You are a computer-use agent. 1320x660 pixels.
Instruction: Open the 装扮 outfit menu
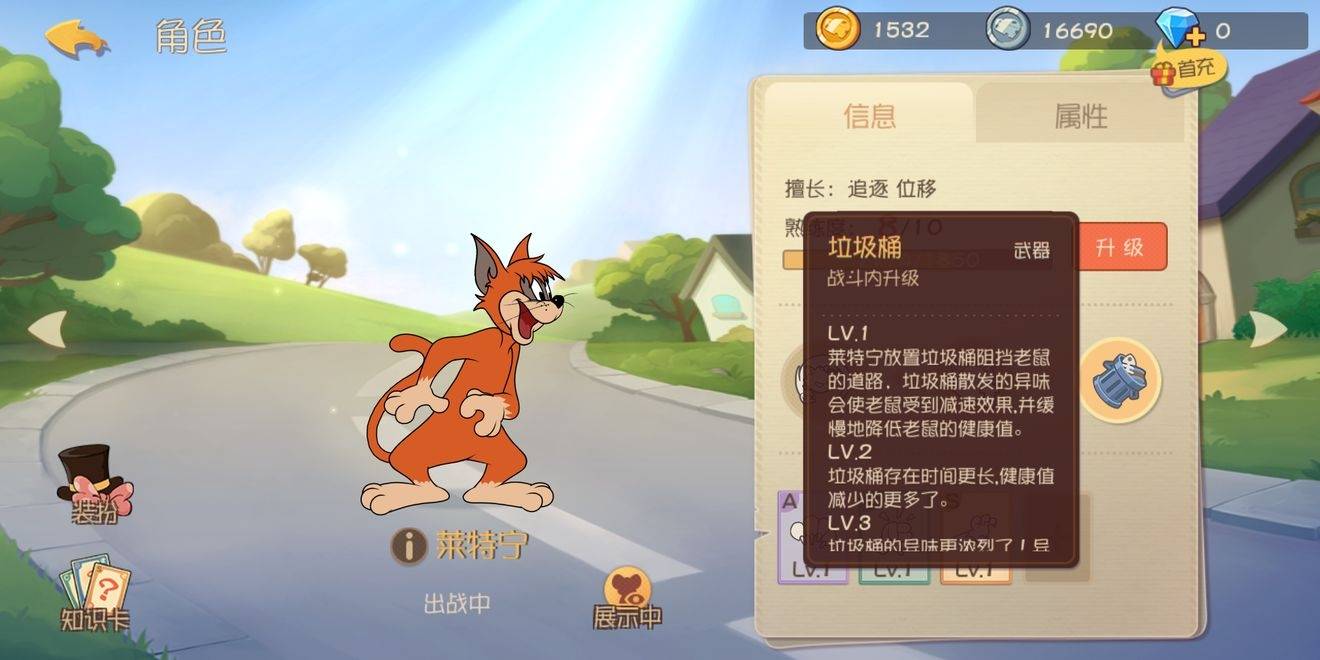(95, 487)
